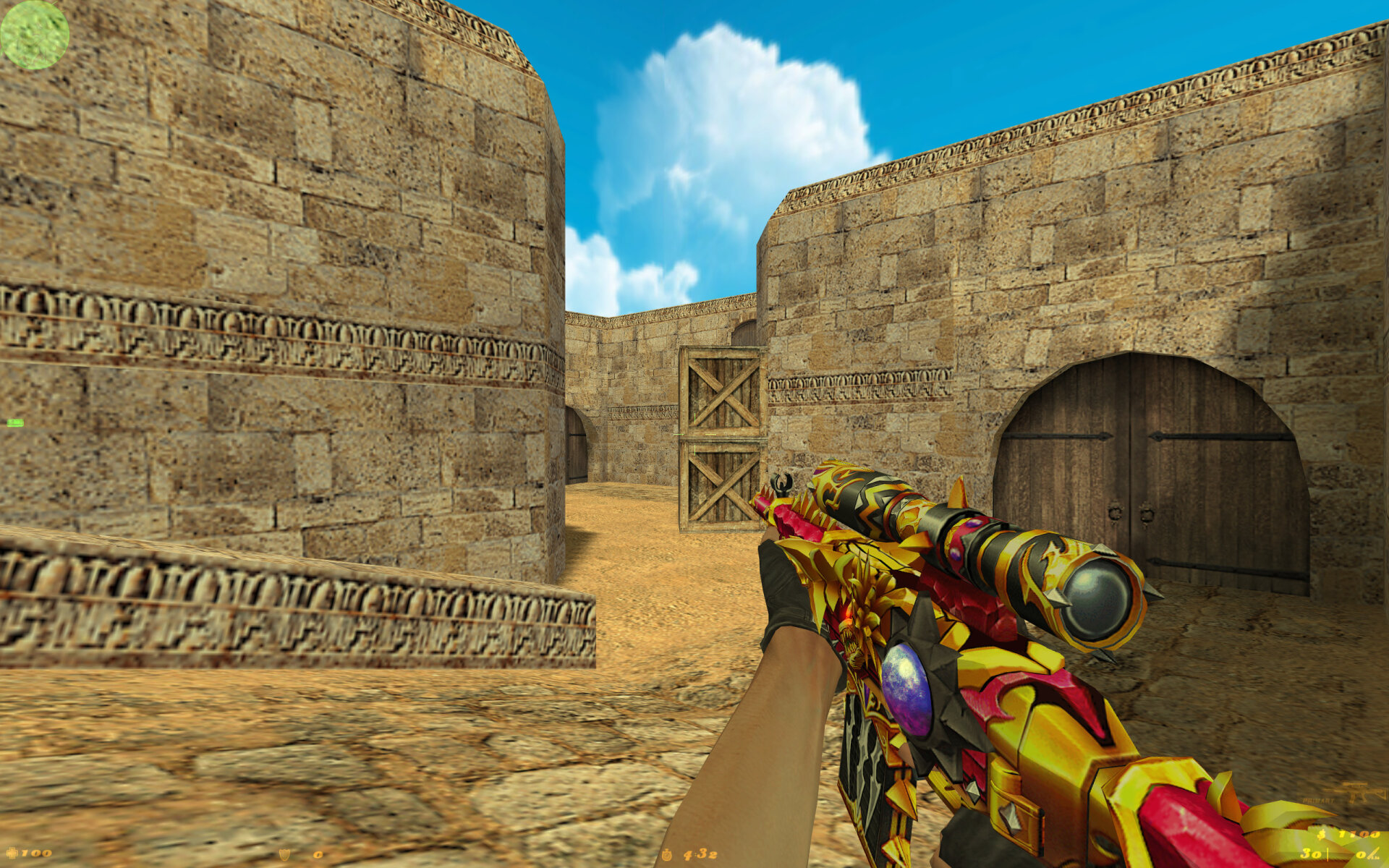The height and width of the screenshot is (868, 1389).
Task: Click the green circular radar
Action: pos(34,34)
